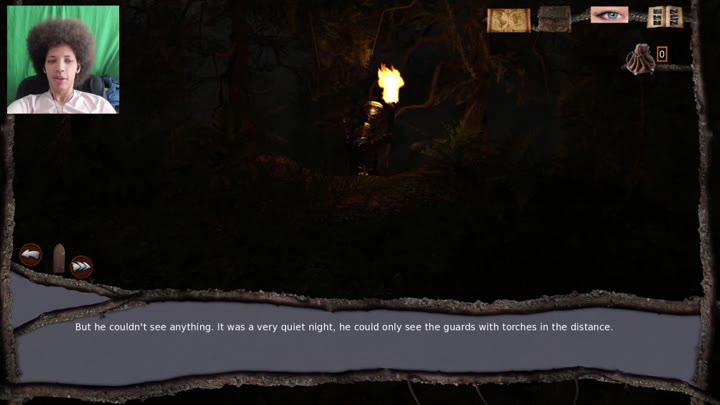Skip ahead with the fast-forward button

point(81,266)
